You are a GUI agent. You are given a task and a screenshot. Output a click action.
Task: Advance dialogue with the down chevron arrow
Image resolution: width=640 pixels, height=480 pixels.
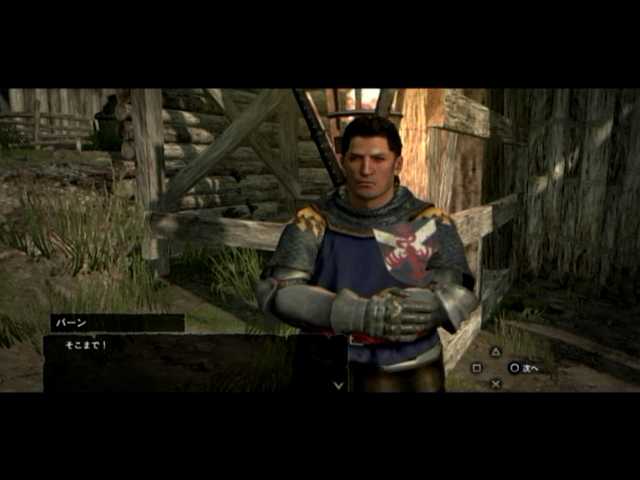[338, 384]
